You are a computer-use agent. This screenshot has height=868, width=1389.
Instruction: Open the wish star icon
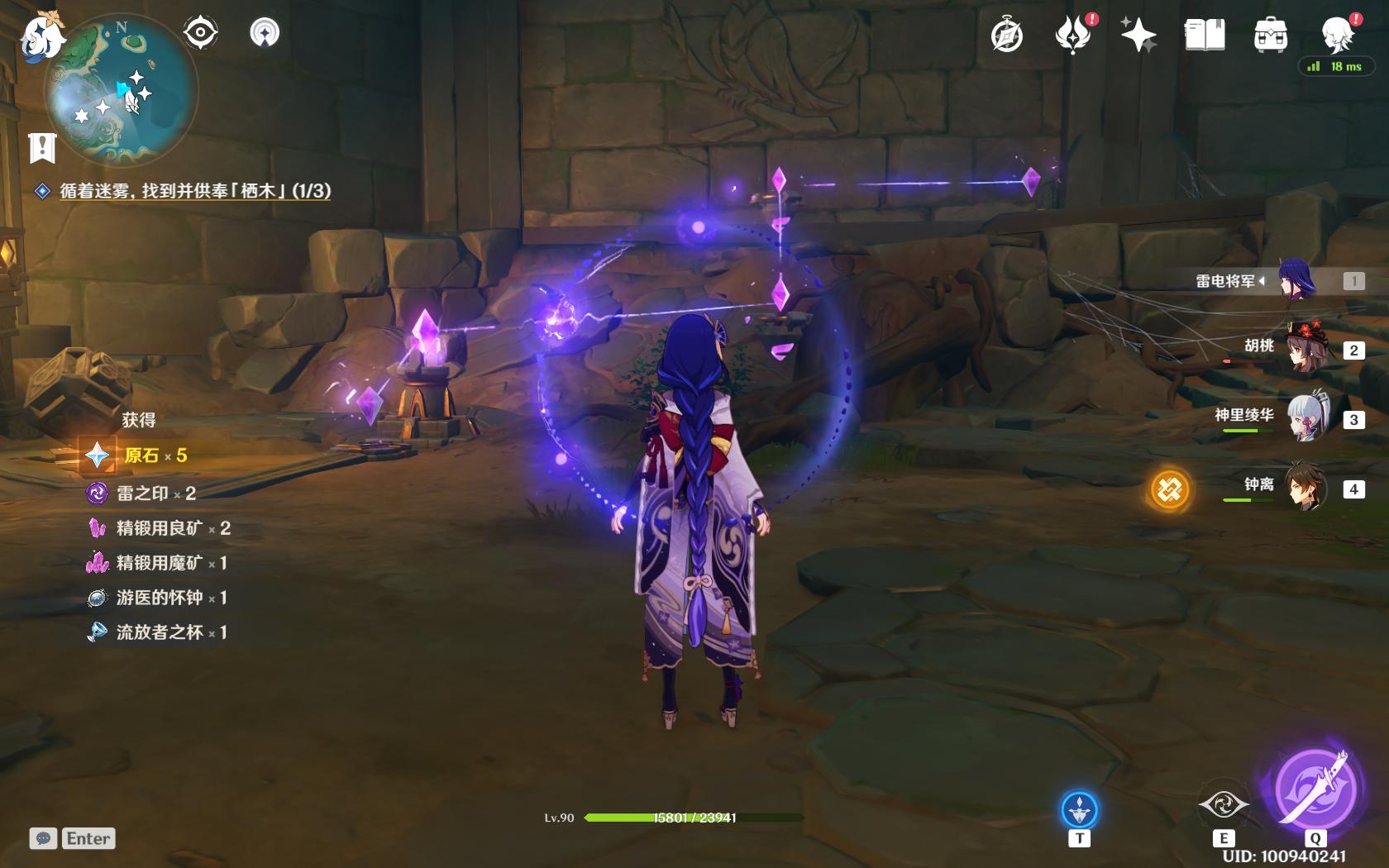point(1138,36)
